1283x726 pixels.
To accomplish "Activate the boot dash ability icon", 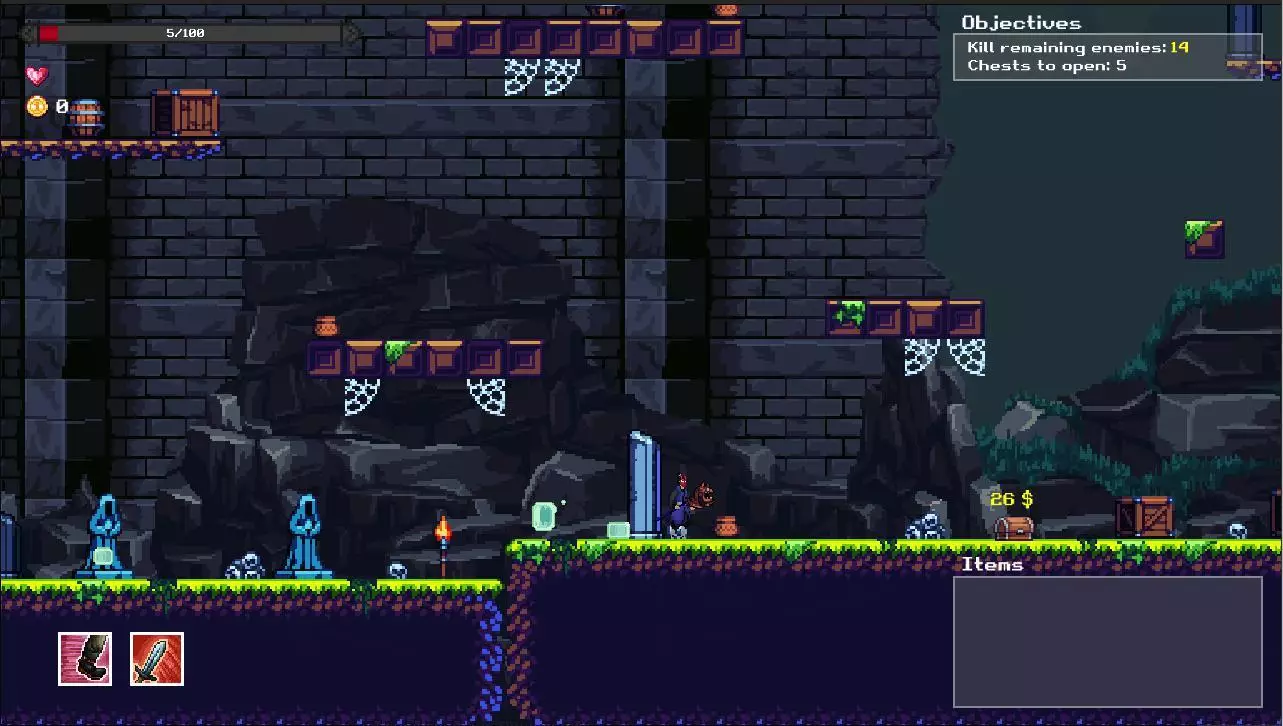I will point(85,658).
